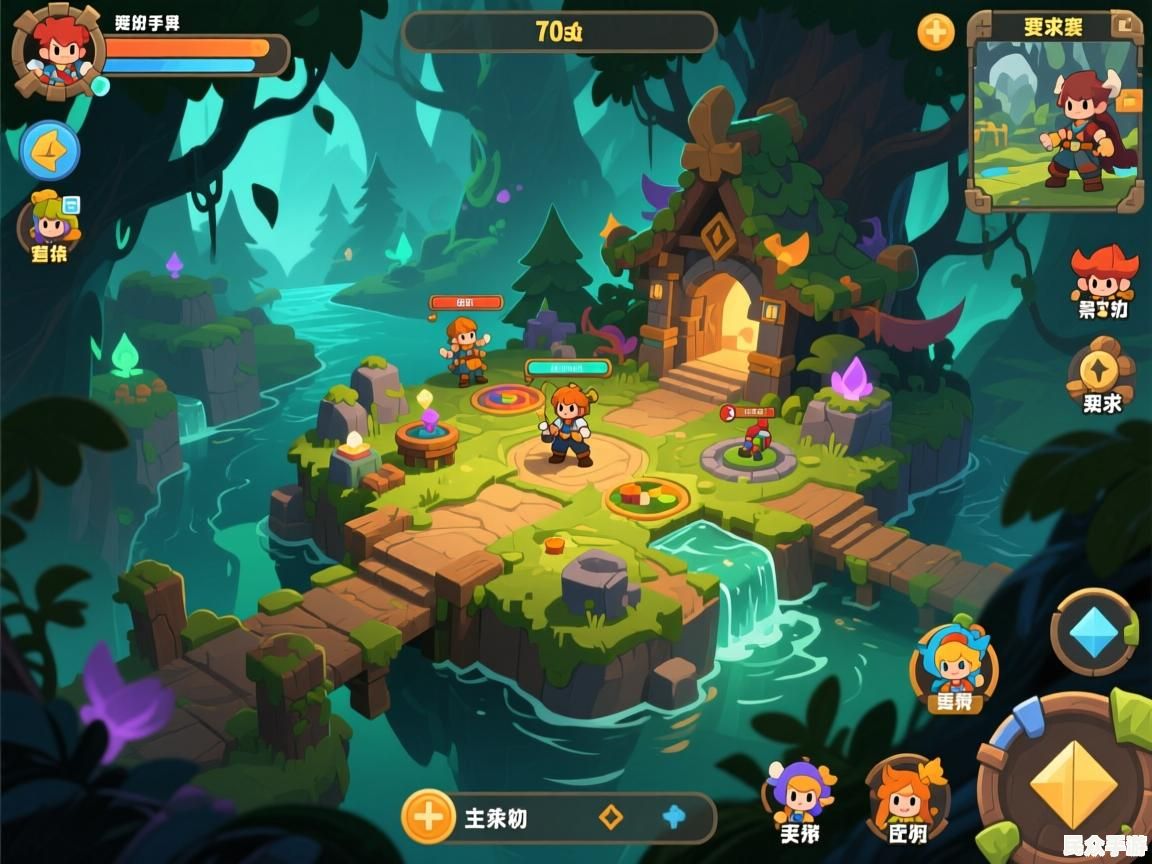1152x864 pixels.
Task: Click the orange plus on the bottom bar
Action: (x=428, y=817)
